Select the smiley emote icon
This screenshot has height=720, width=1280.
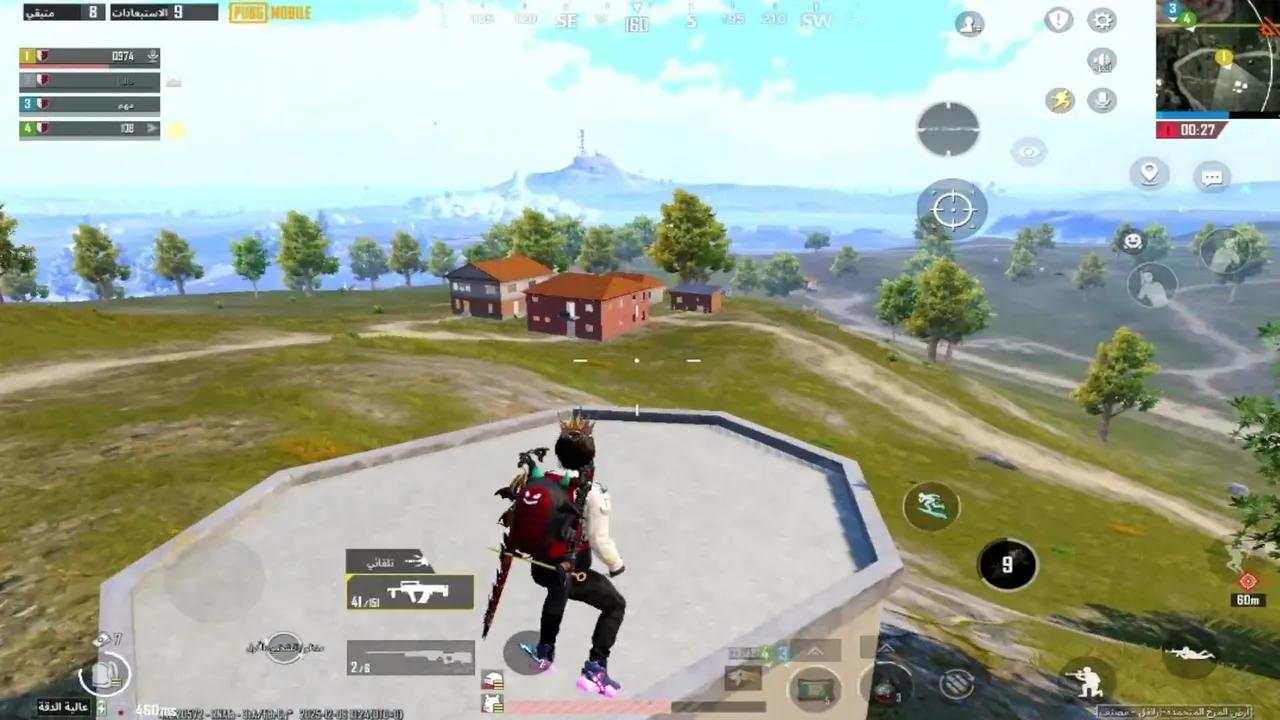[x=1132, y=239]
